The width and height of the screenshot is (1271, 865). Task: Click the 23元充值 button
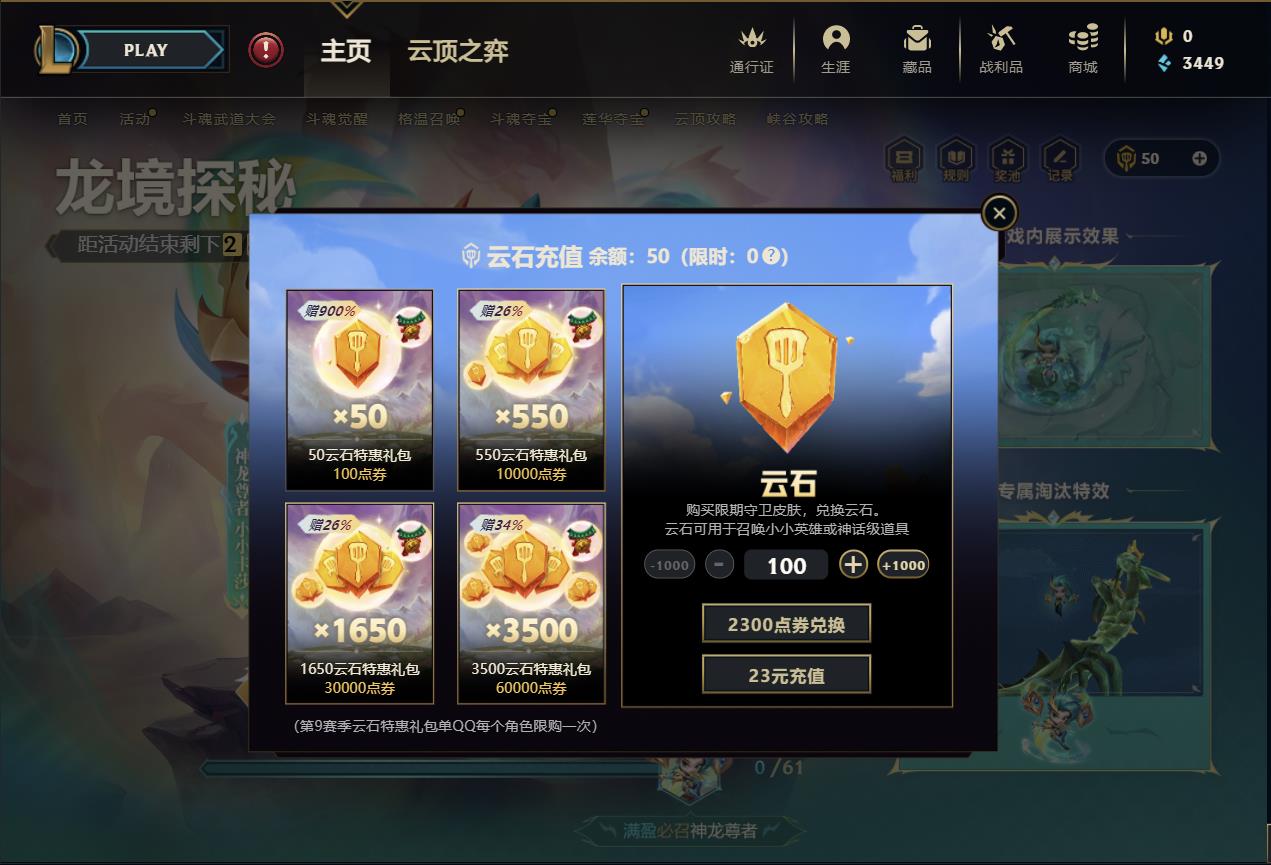pyautogui.click(x=786, y=675)
